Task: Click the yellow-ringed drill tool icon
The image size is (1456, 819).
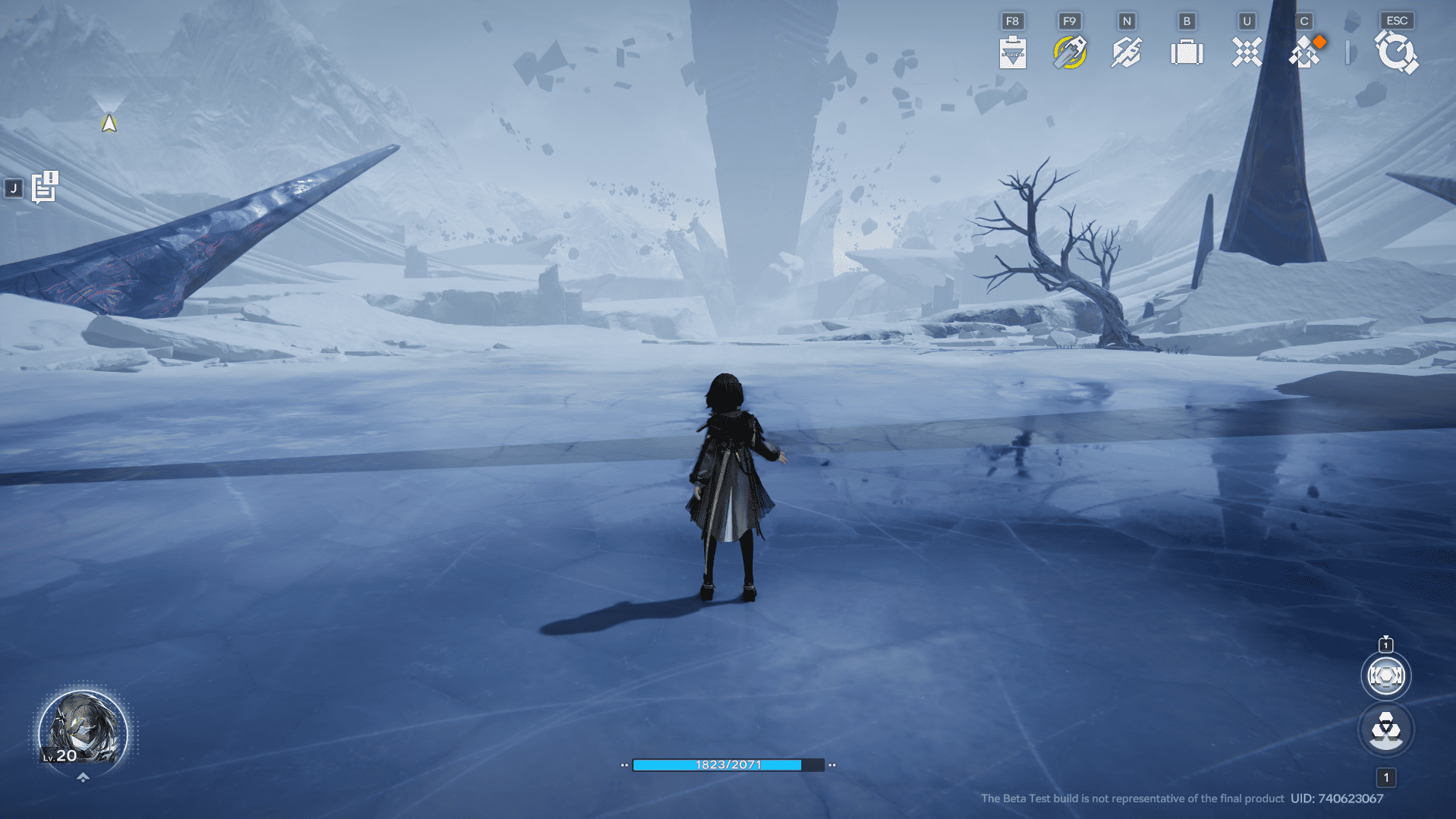Action: coord(1069,52)
